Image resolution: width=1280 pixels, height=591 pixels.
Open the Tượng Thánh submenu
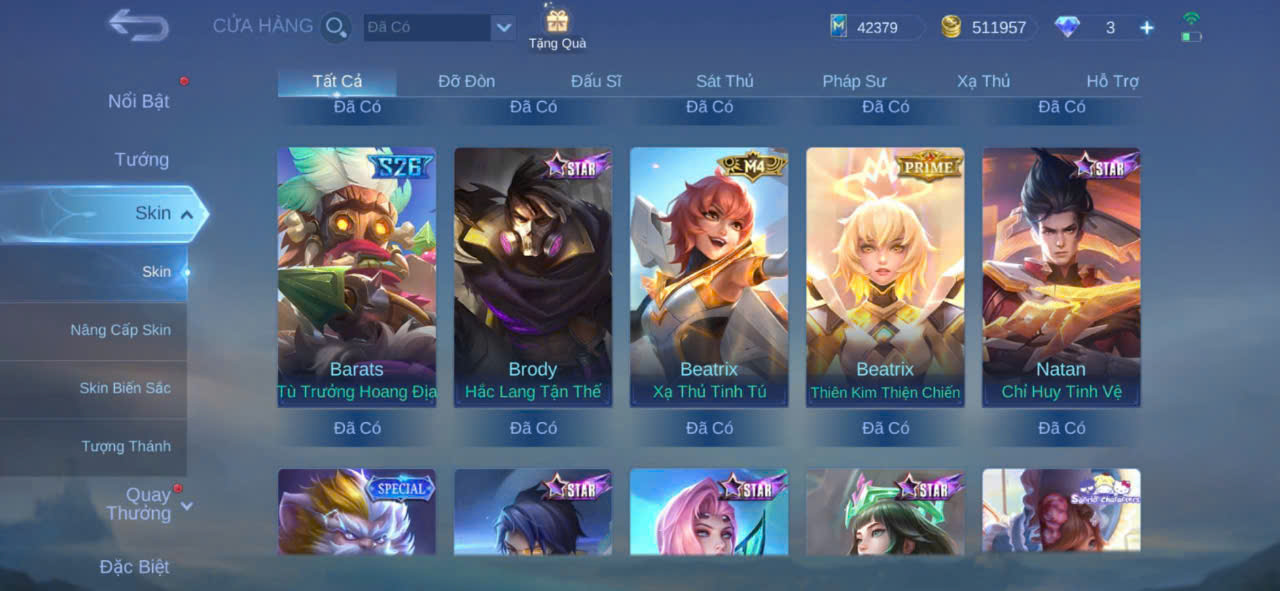pyautogui.click(x=126, y=446)
